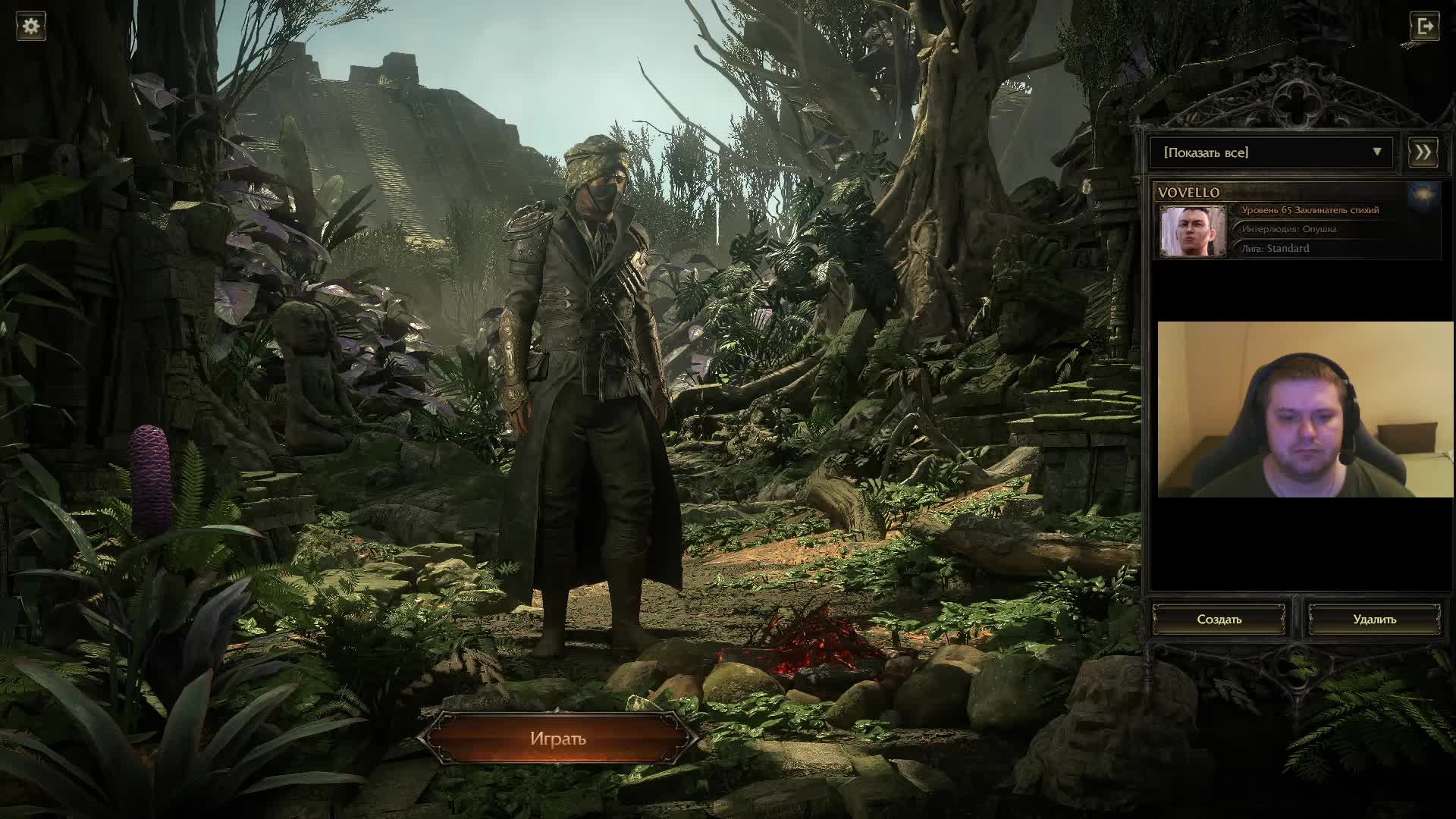
Task: Click the Удалить (Delete) button
Action: (x=1374, y=620)
